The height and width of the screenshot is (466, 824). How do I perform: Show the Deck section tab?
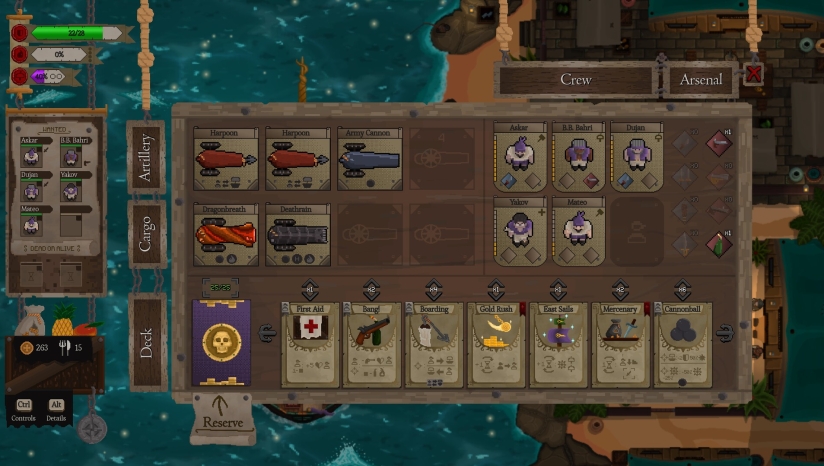pos(146,341)
